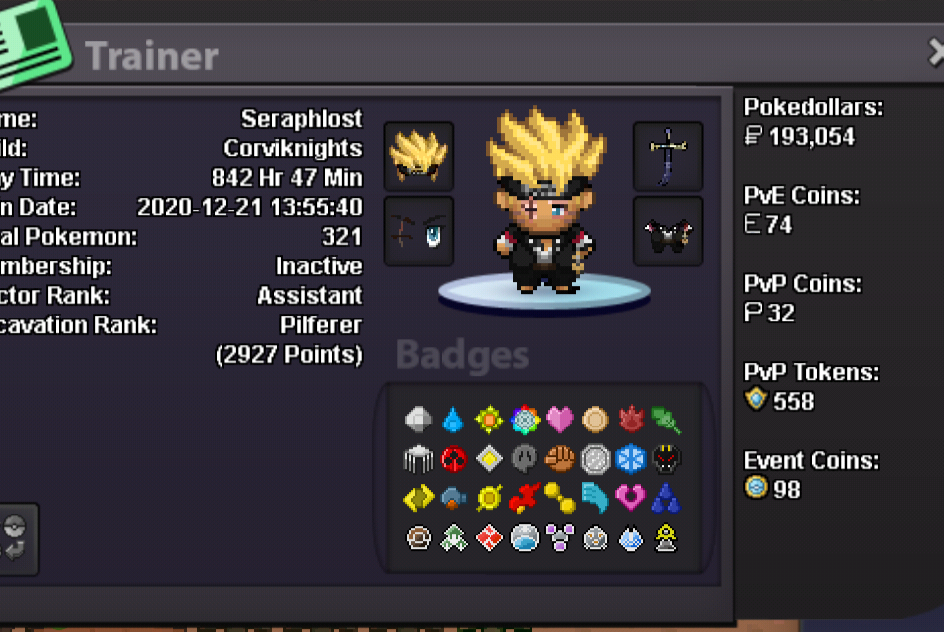Choose the red ladybug-style badge

pyautogui.click(x=454, y=459)
